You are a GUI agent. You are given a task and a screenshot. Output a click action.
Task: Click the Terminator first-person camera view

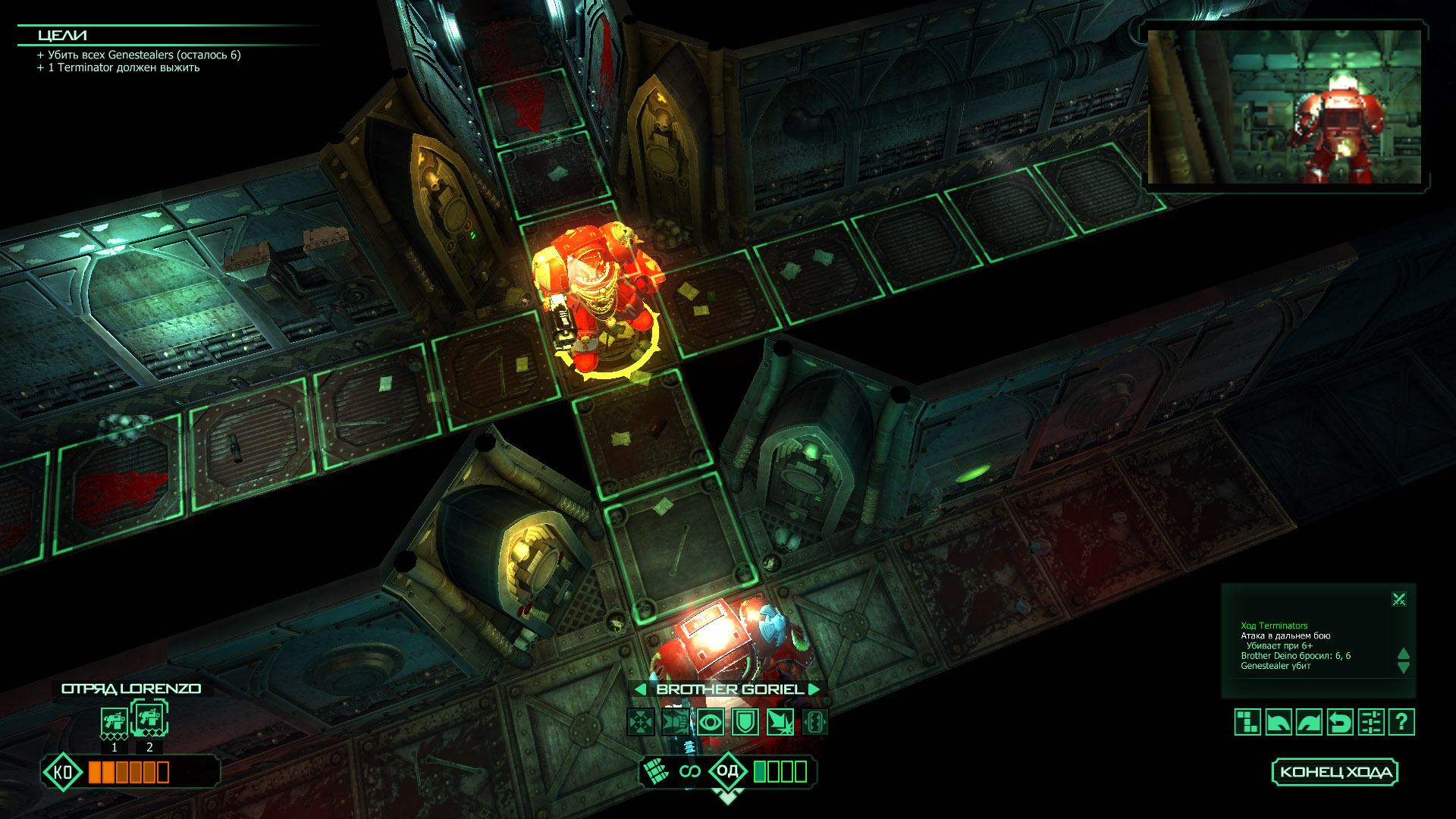point(1284,107)
